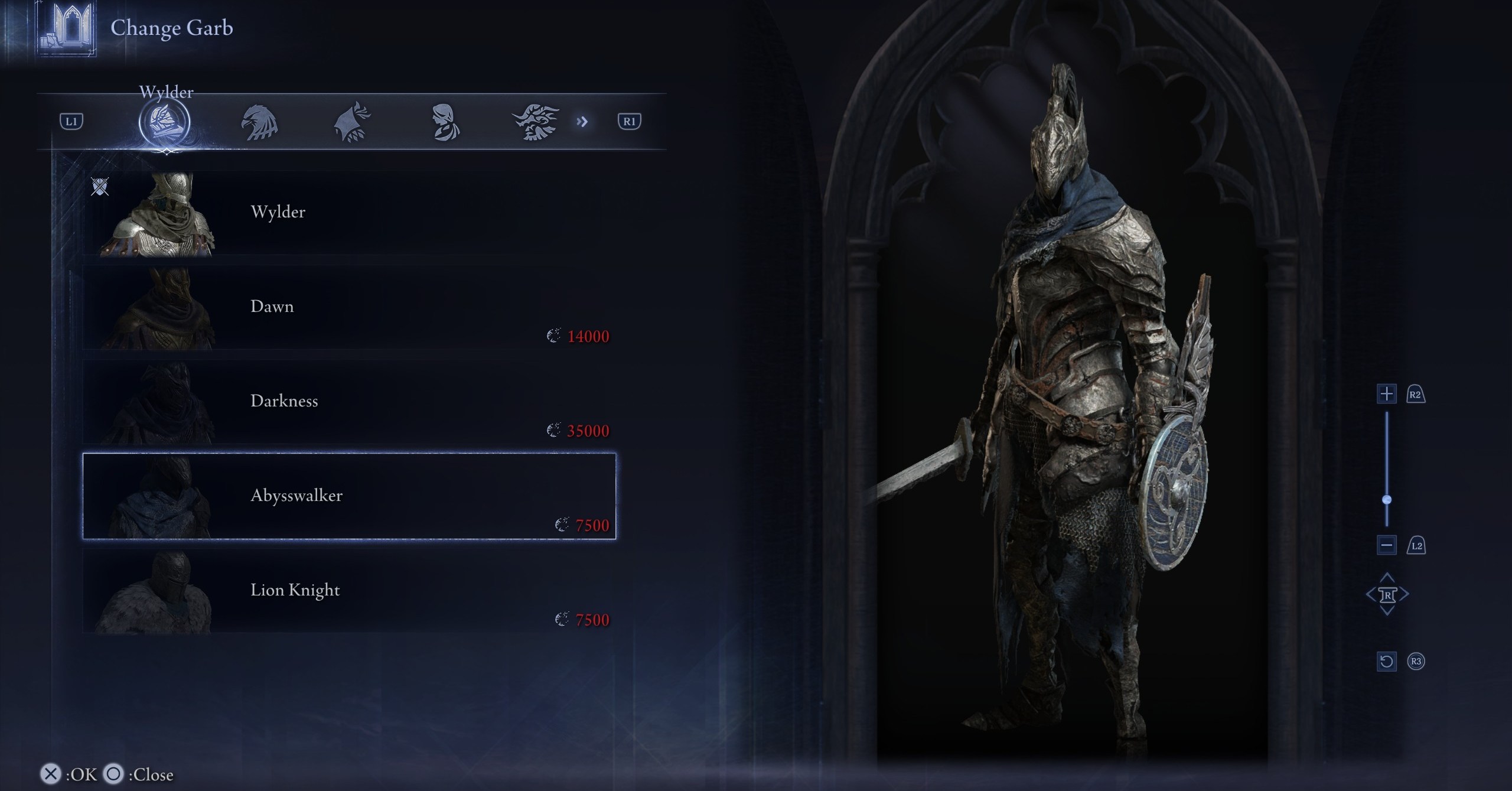Show more character tabs with double arrow
This screenshot has height=791, width=1512.
pyautogui.click(x=582, y=122)
